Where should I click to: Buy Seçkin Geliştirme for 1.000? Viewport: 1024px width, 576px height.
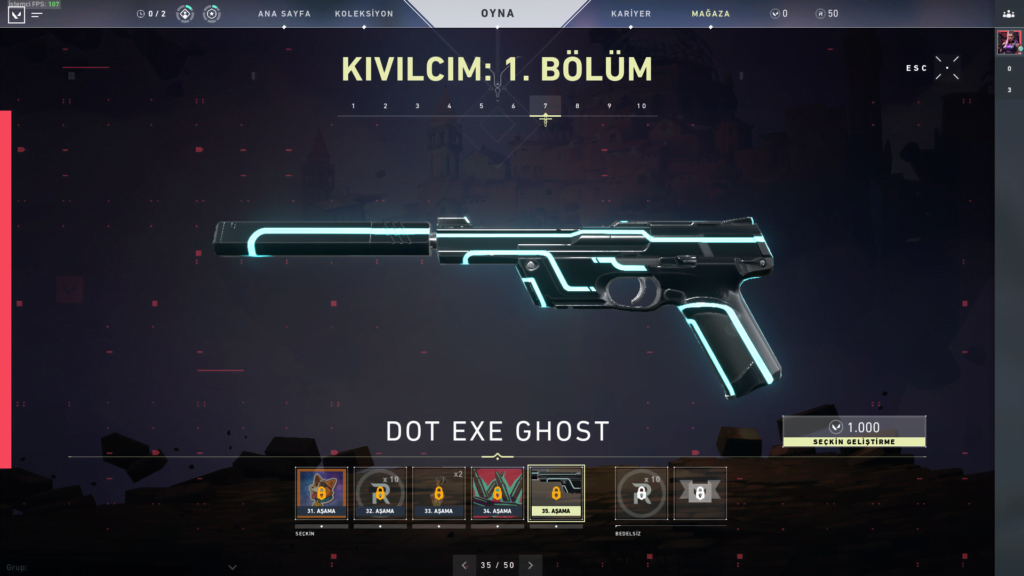pyautogui.click(x=854, y=431)
